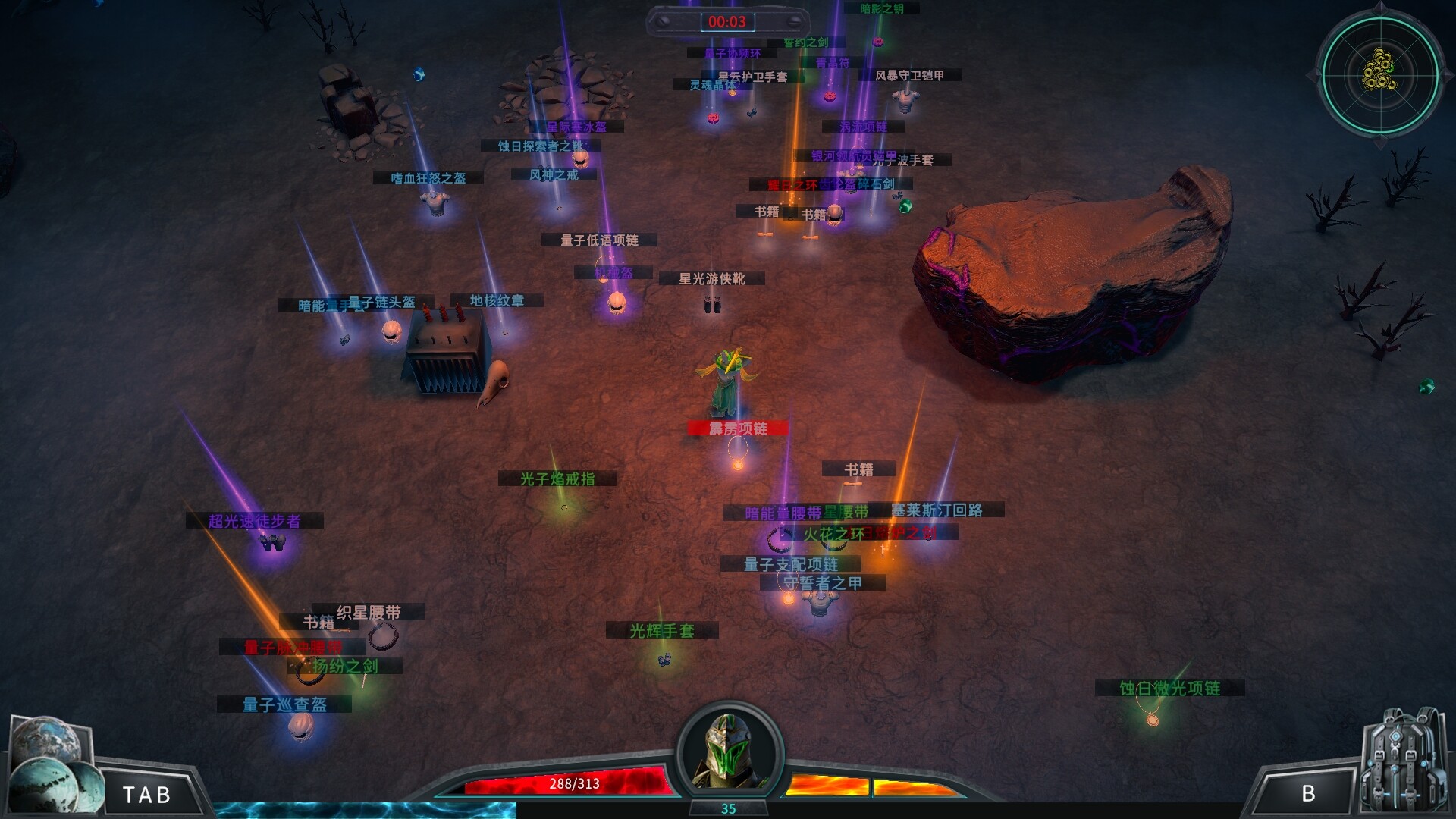The image size is (1456, 819).
Task: Click the 量子低语项链 item label
Action: [599, 240]
